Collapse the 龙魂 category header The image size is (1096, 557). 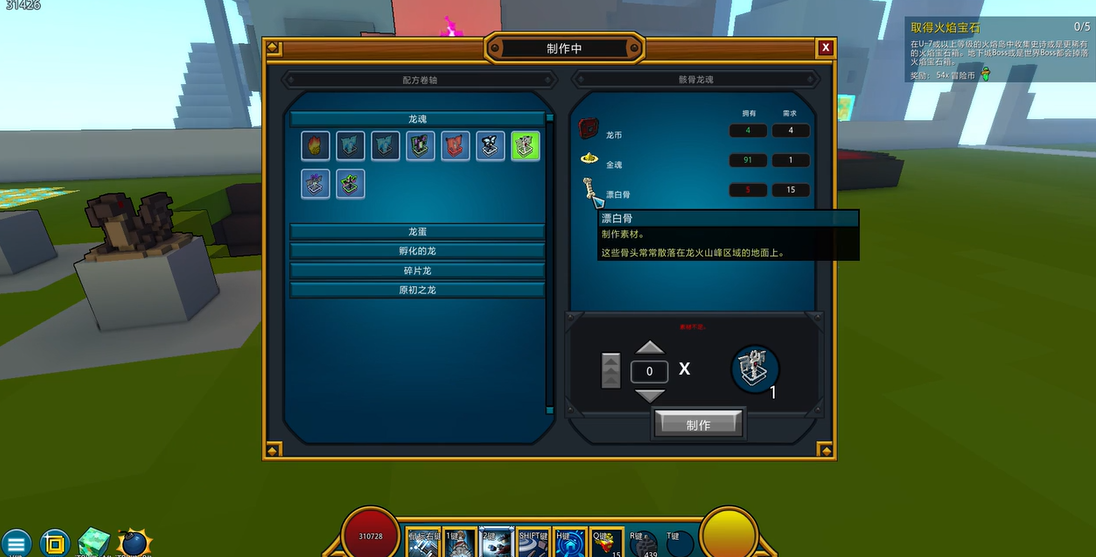(417, 119)
